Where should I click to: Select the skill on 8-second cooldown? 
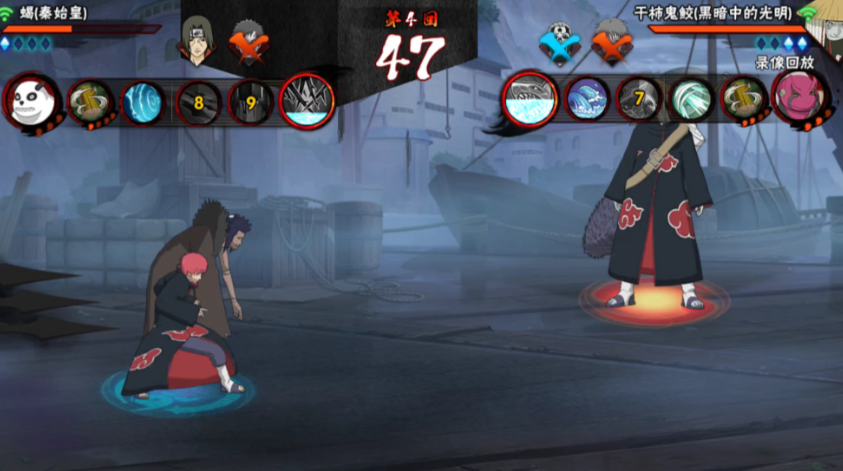(x=198, y=102)
